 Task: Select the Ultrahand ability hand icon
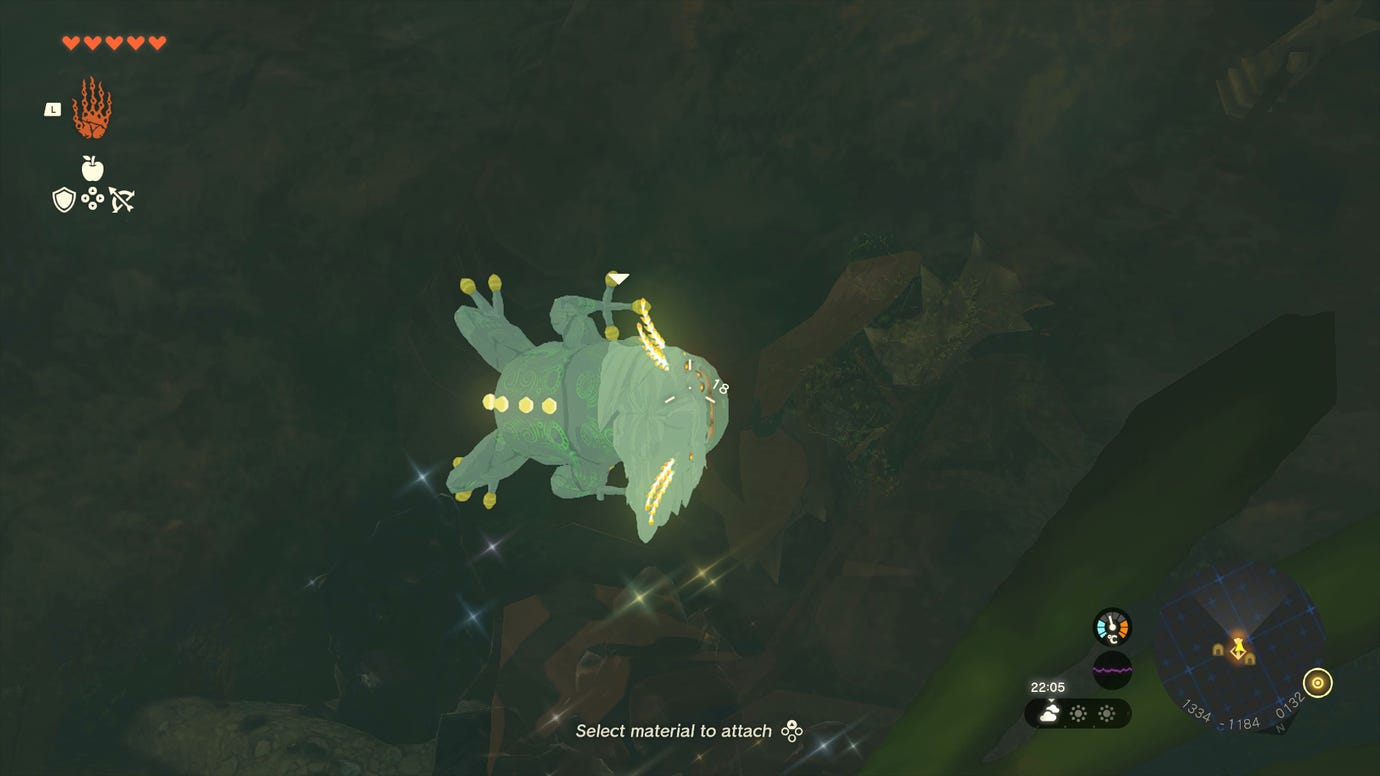click(93, 112)
